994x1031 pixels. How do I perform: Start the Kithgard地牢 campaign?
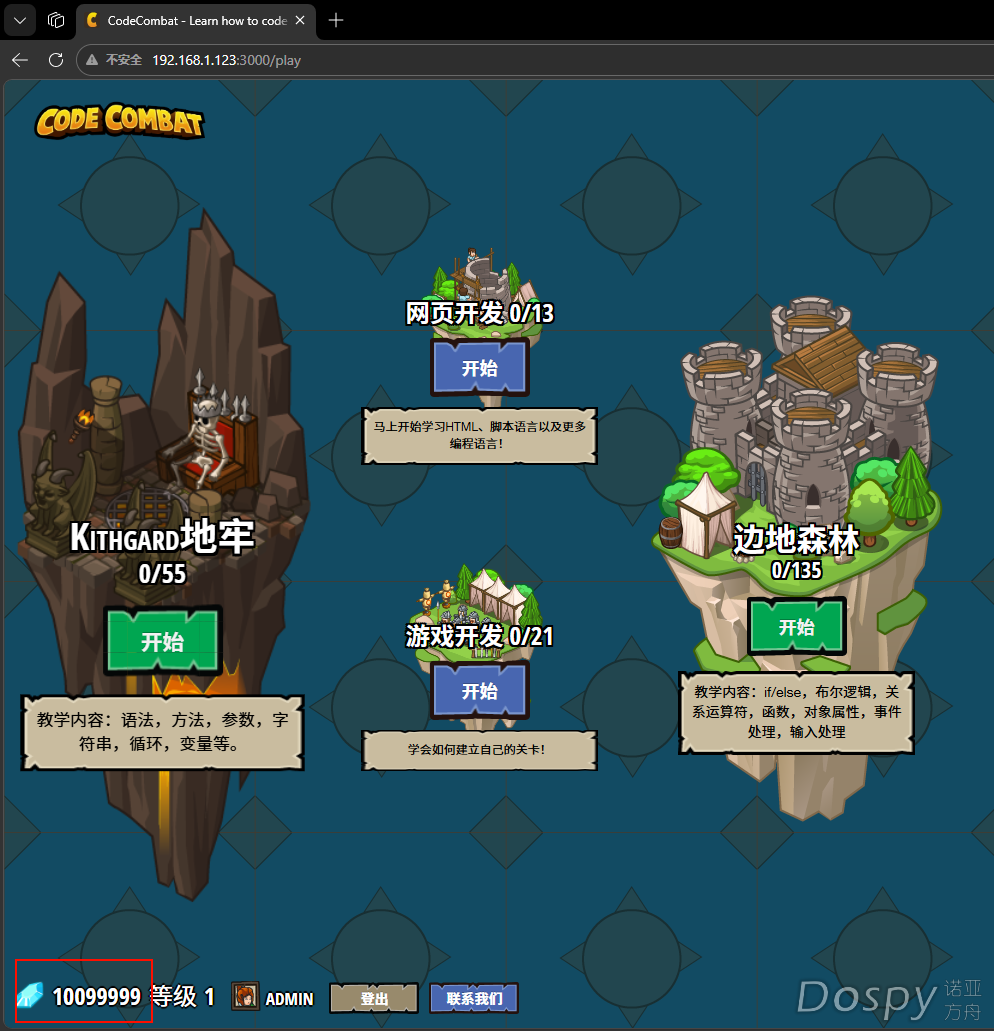pyautogui.click(x=162, y=641)
